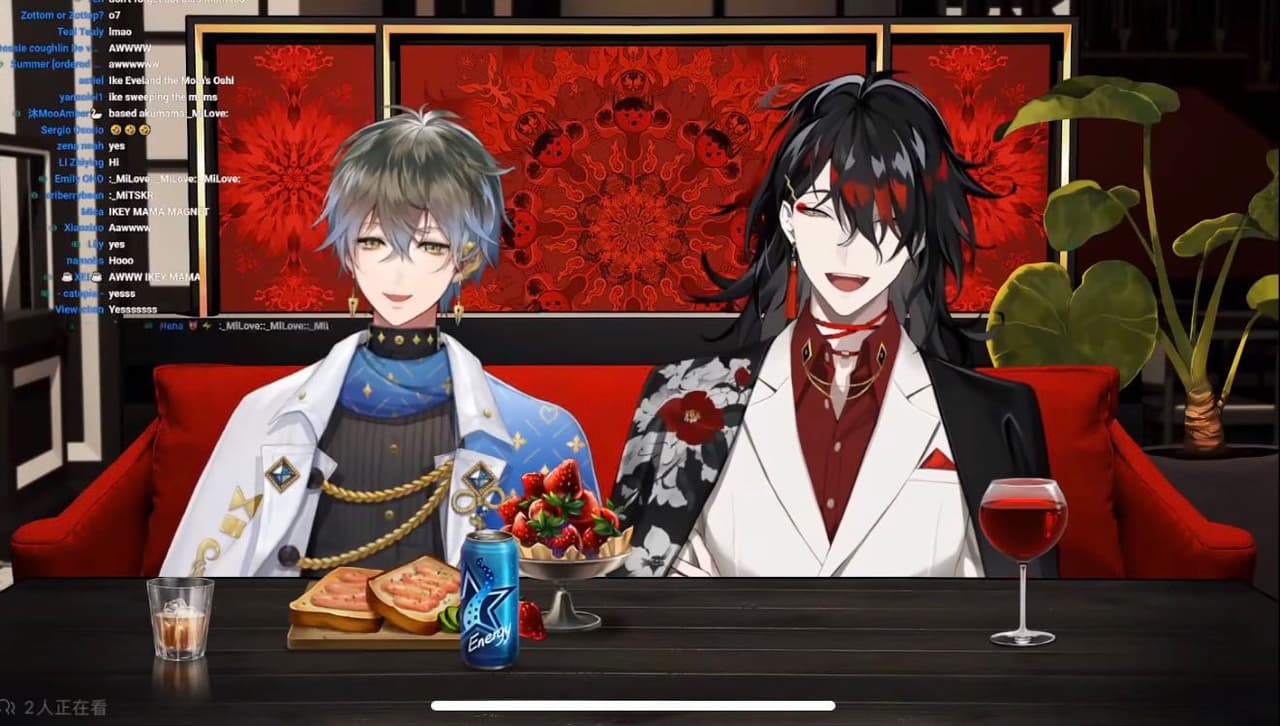Click Rena's username at the bottom
Screen dimensions: 1280x726
(169, 325)
